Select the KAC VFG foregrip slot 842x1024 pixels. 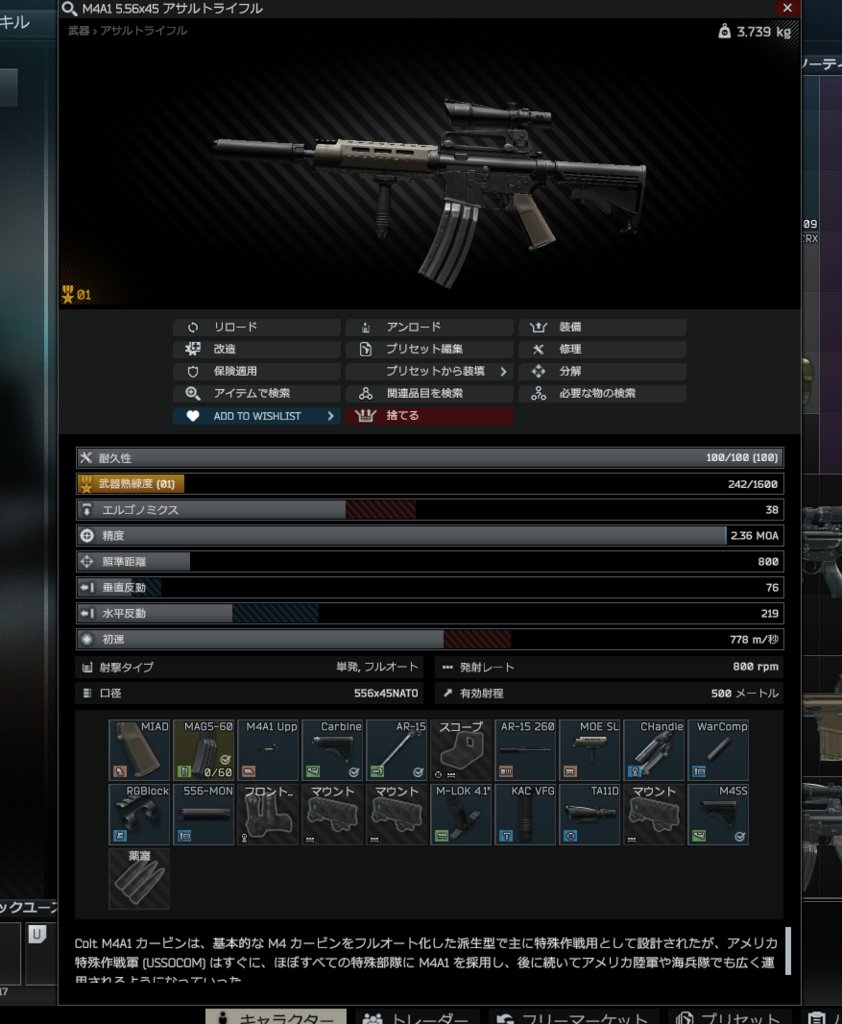525,814
